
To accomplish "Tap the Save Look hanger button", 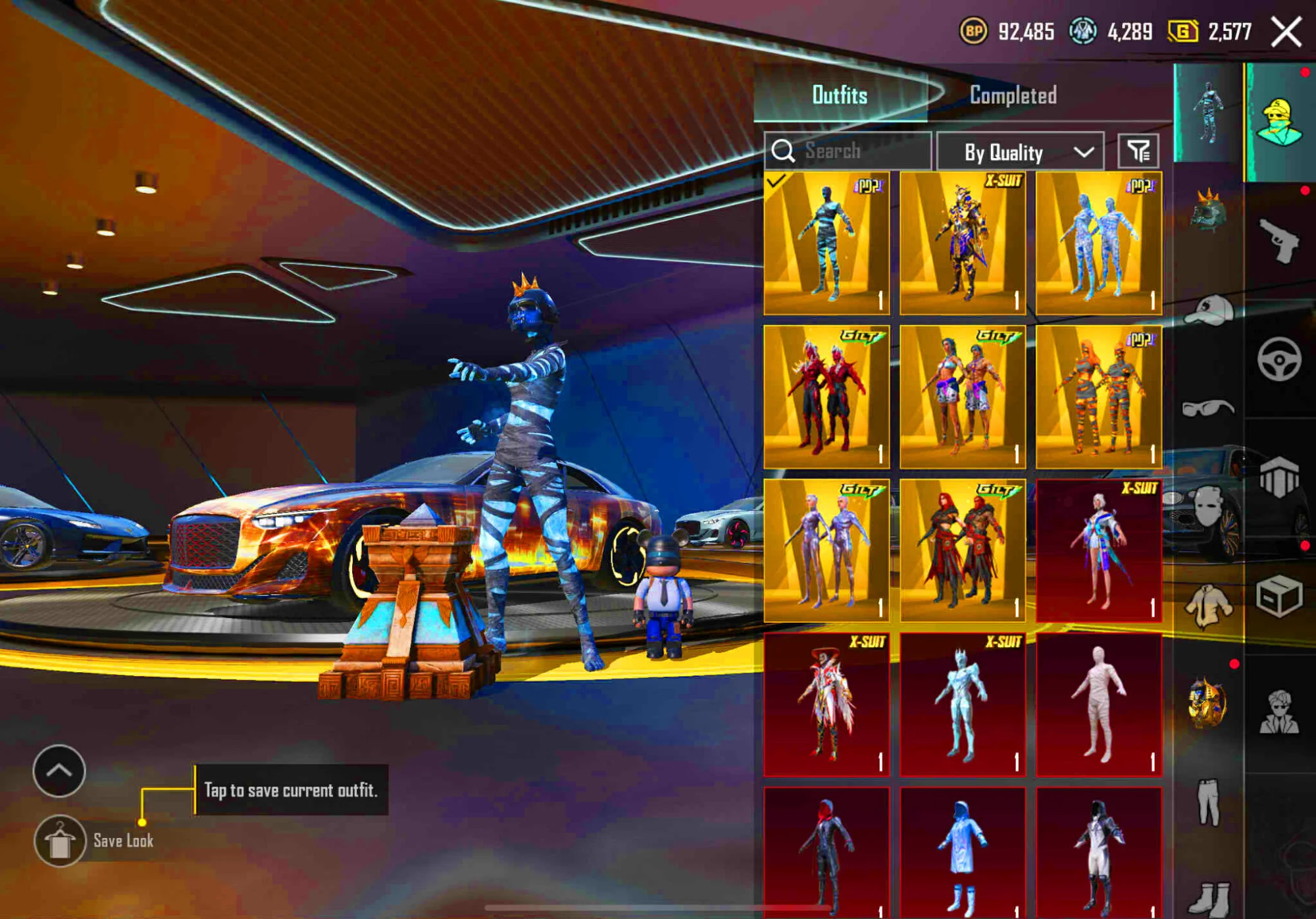I will (x=60, y=841).
